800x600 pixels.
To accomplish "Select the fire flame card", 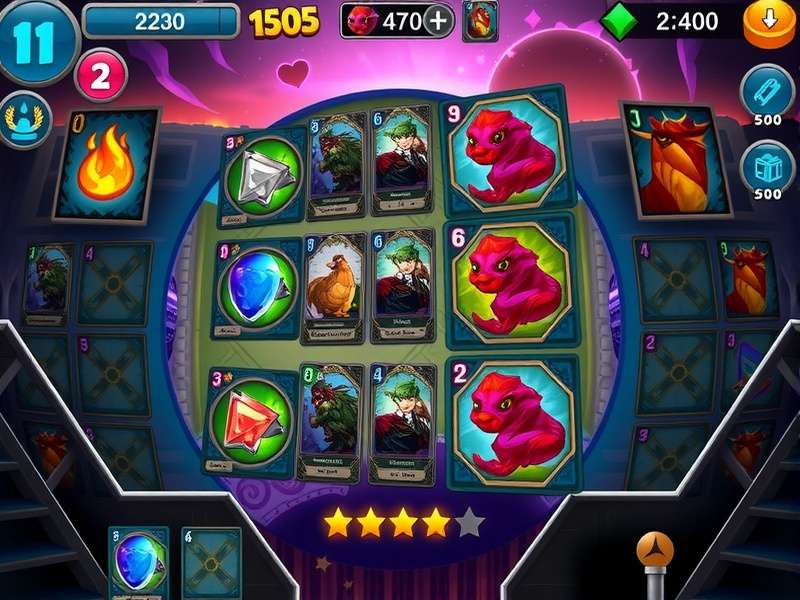I will click(x=107, y=164).
